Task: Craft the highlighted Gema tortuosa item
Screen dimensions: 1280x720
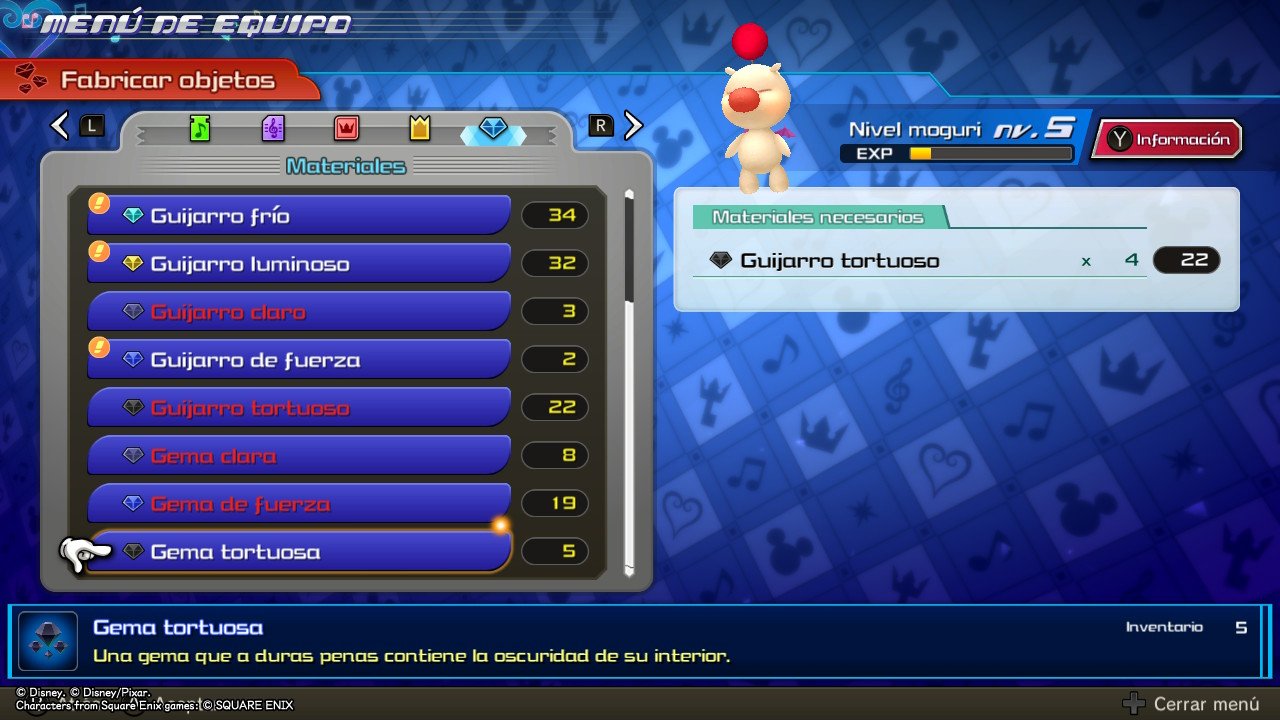Action: 300,552
